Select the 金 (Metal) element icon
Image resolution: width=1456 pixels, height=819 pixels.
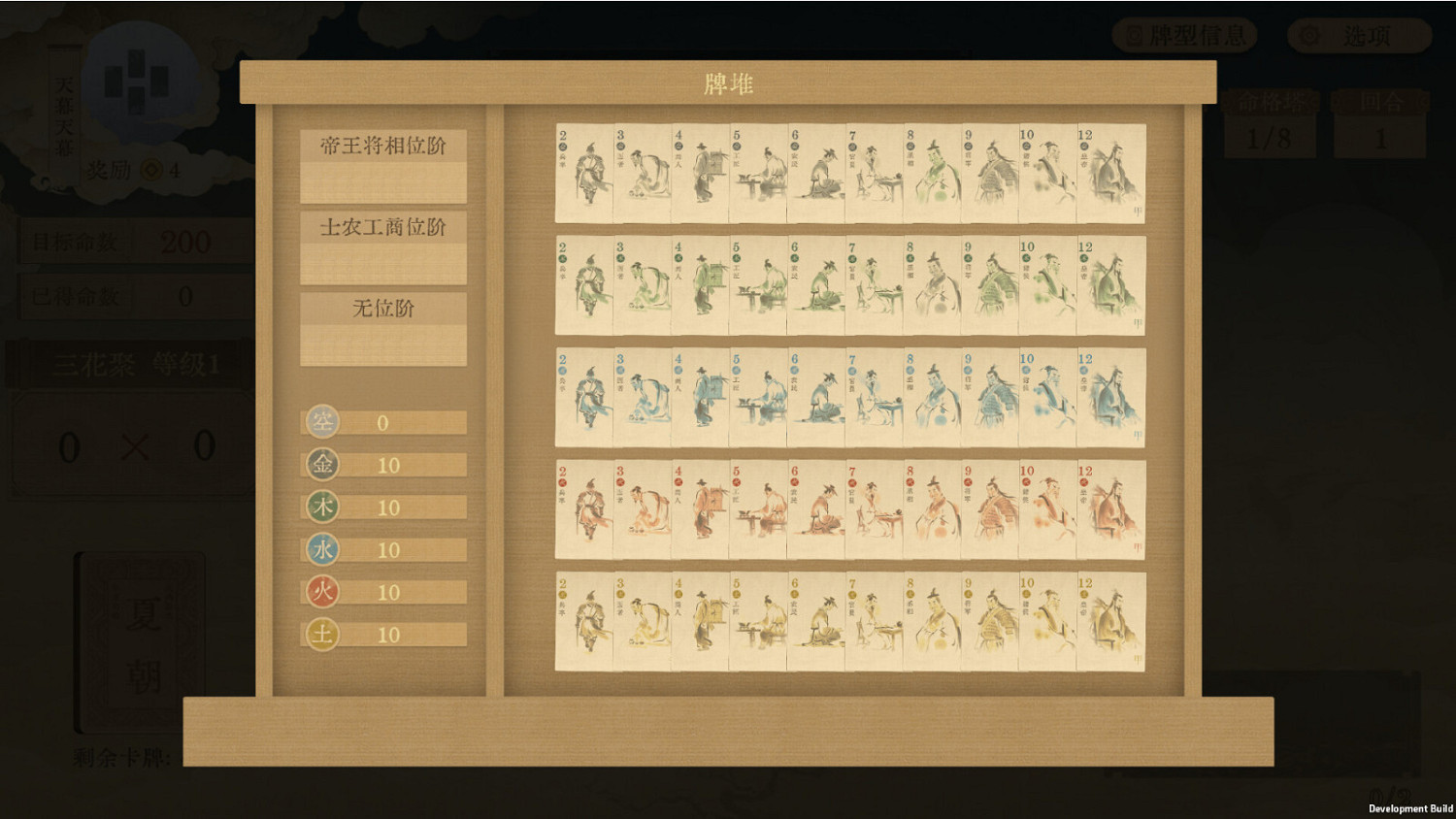[322, 465]
